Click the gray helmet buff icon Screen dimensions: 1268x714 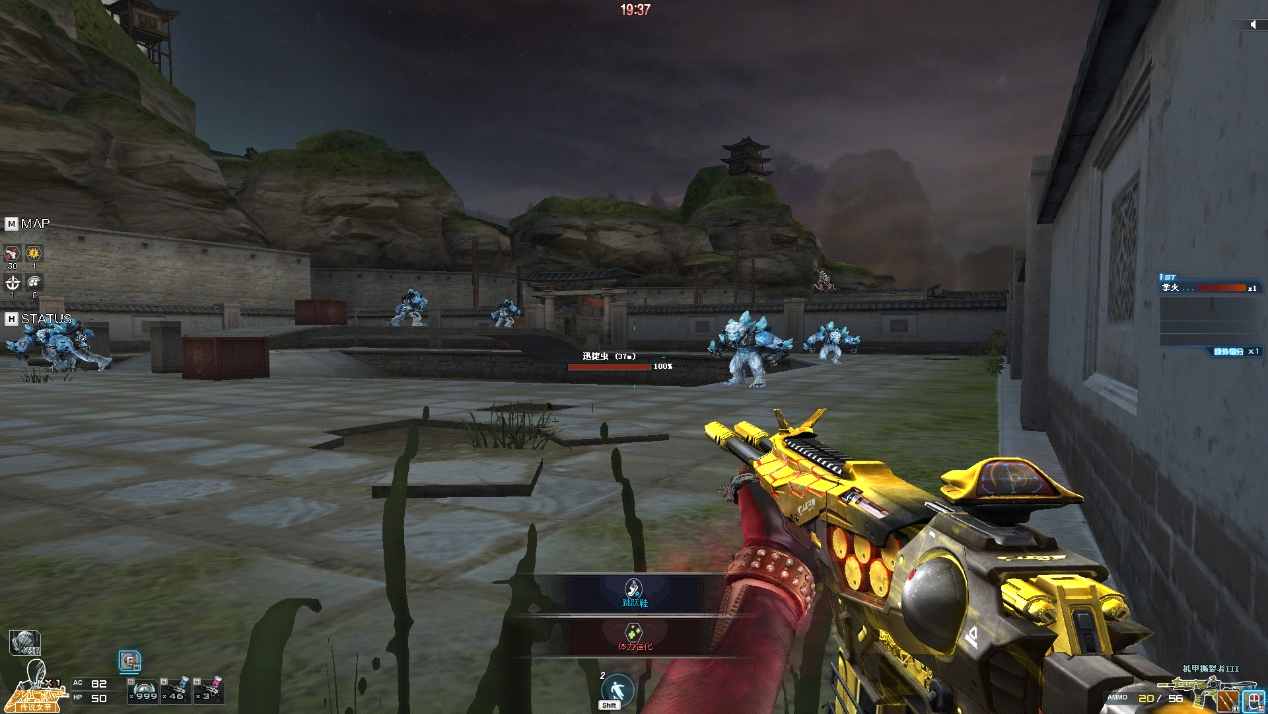pos(34,283)
